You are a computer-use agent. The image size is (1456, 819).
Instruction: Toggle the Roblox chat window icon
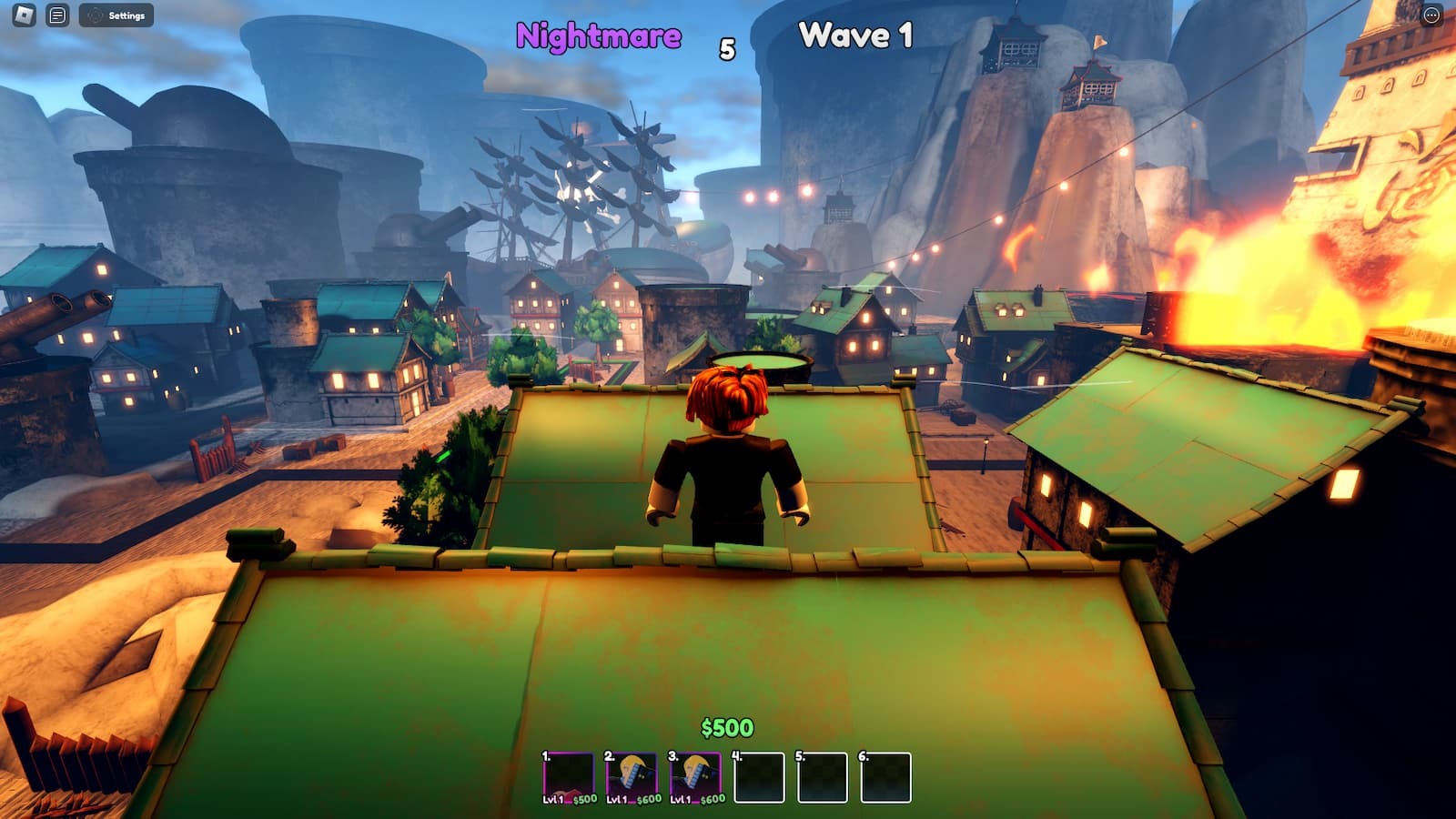[57, 15]
